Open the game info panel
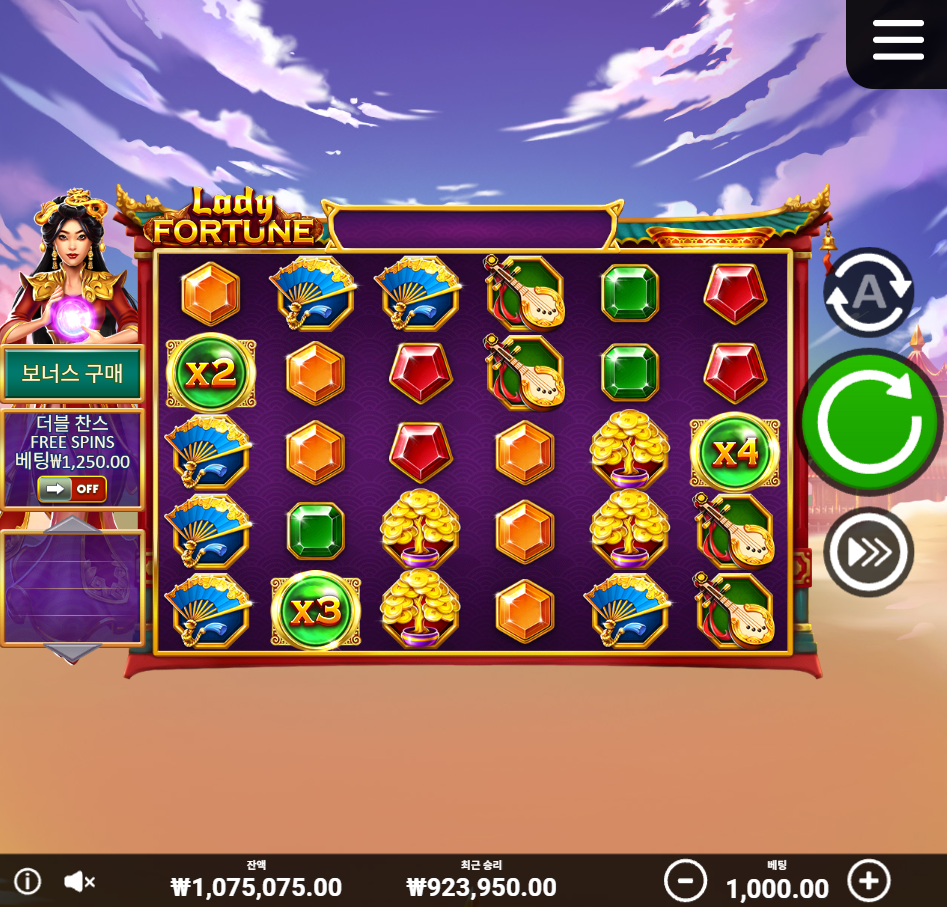947x907 pixels. [27, 881]
